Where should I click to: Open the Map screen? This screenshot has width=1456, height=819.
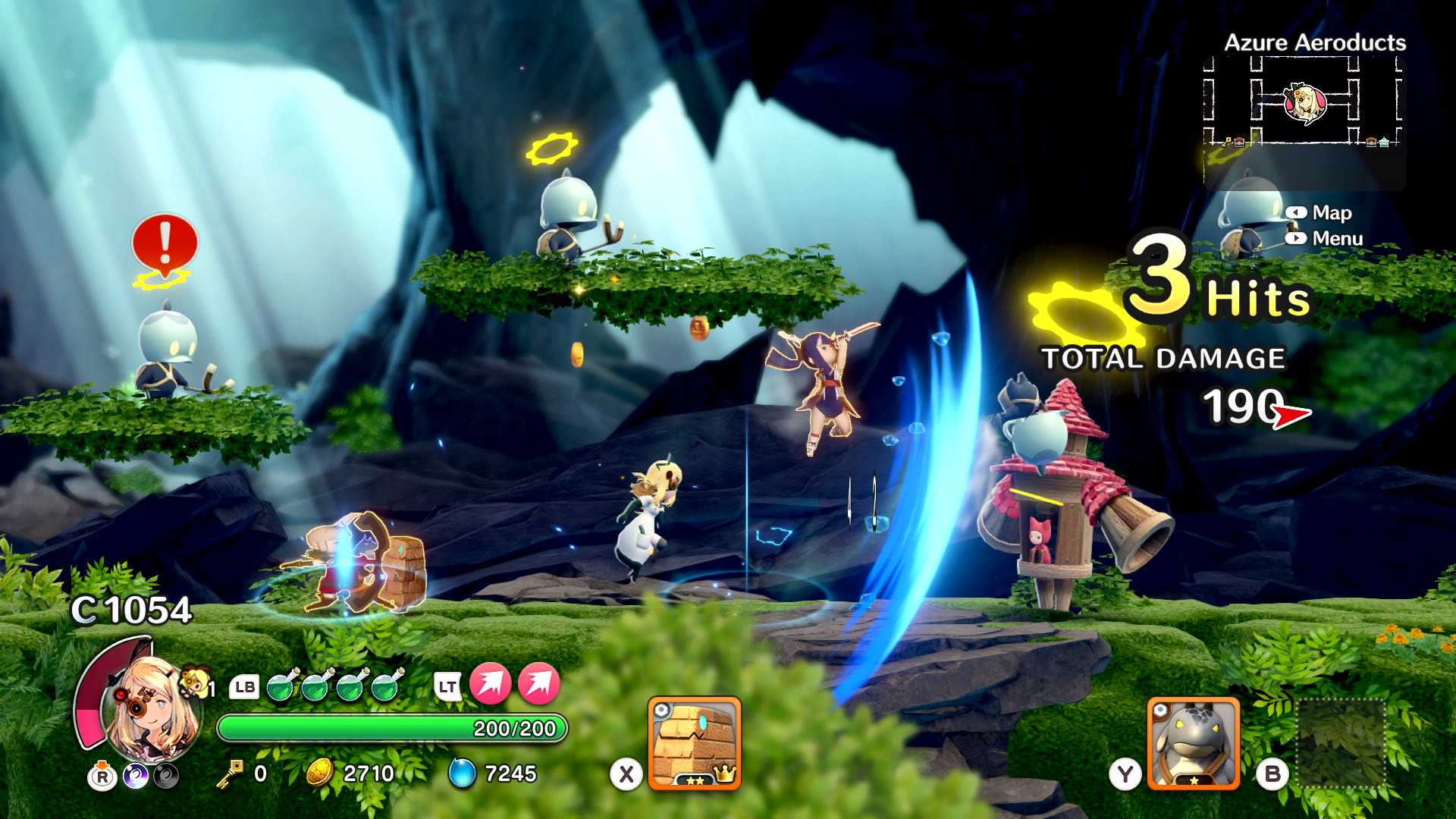click(x=1332, y=213)
